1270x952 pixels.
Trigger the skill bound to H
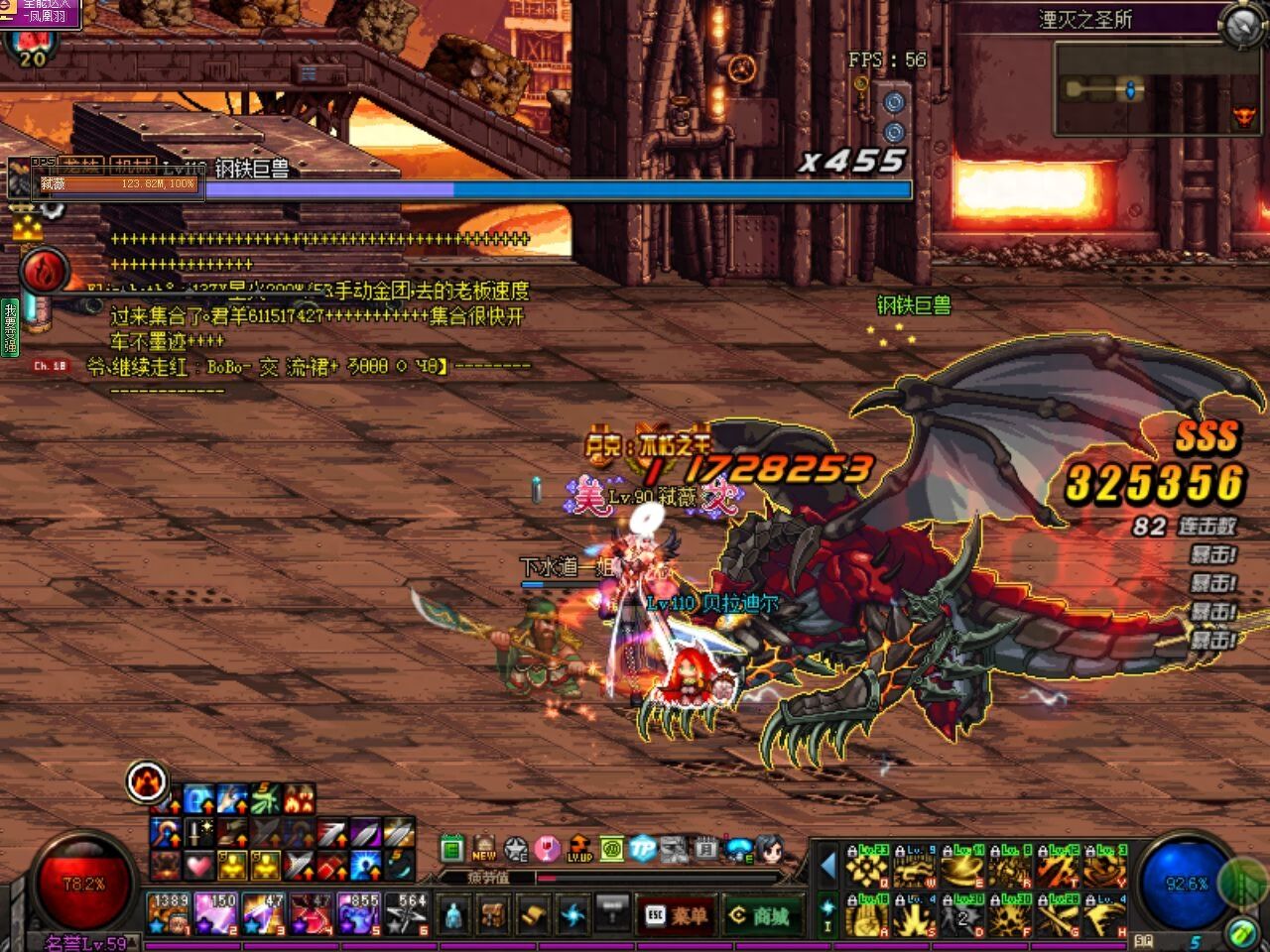point(1107,915)
